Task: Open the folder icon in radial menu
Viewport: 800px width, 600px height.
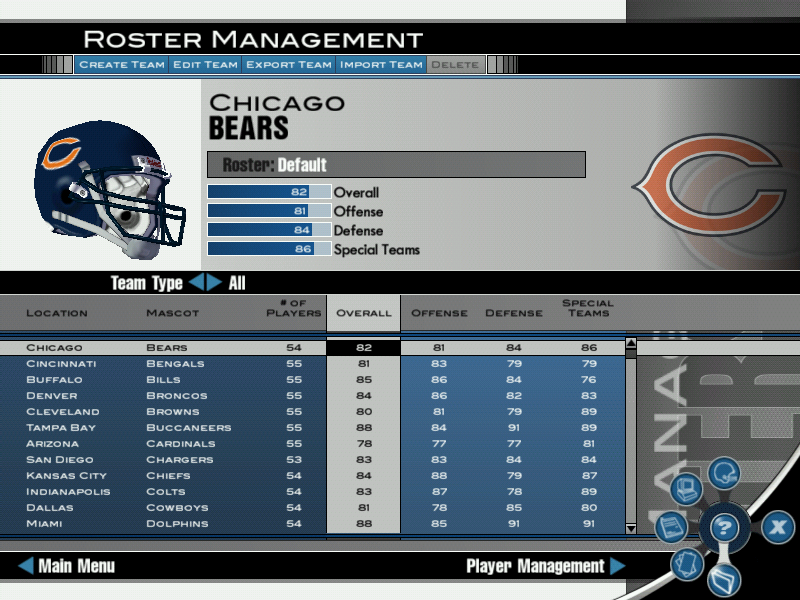Action: [x=723, y=580]
